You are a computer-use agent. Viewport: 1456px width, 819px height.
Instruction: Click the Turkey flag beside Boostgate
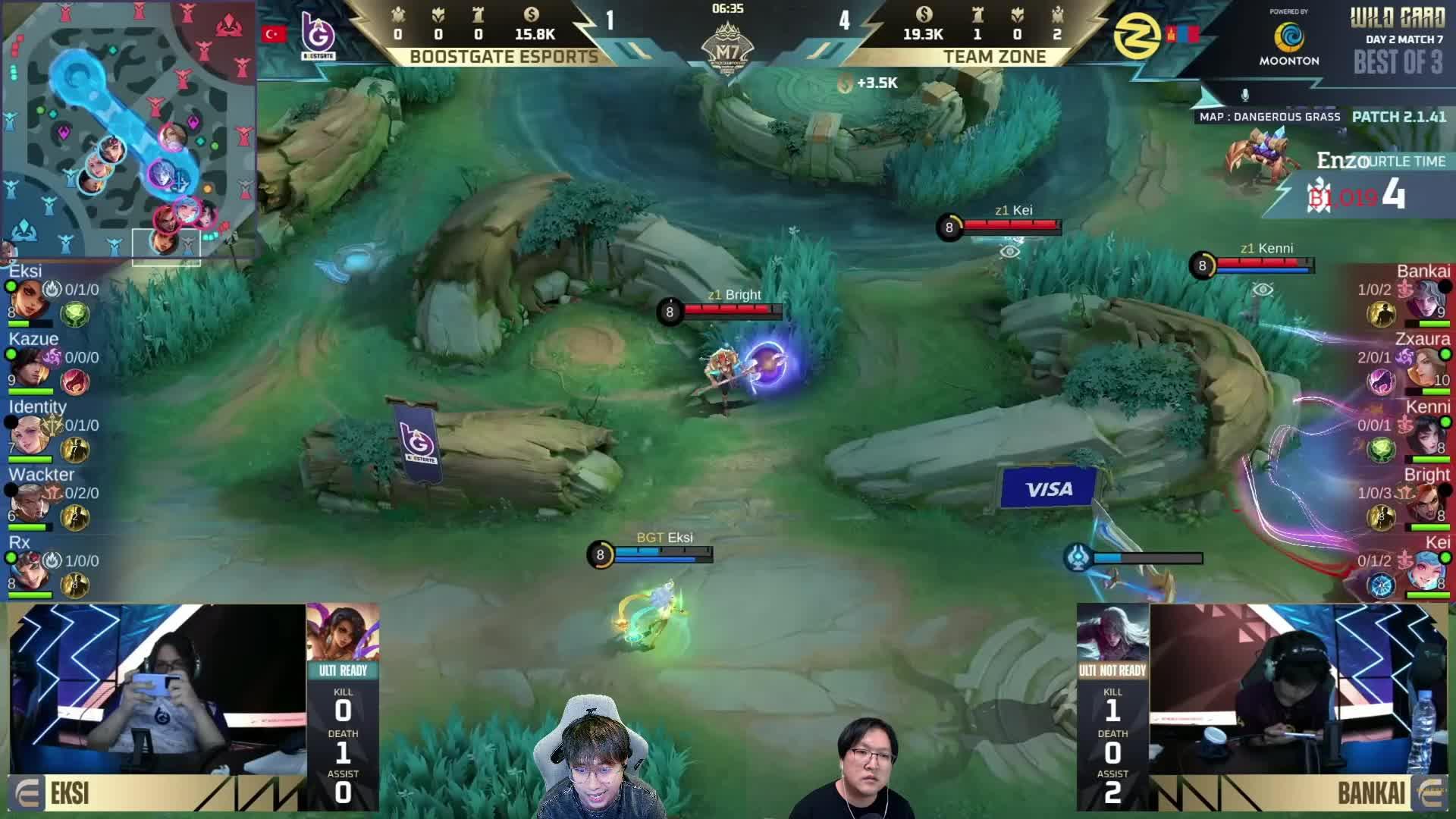[273, 33]
